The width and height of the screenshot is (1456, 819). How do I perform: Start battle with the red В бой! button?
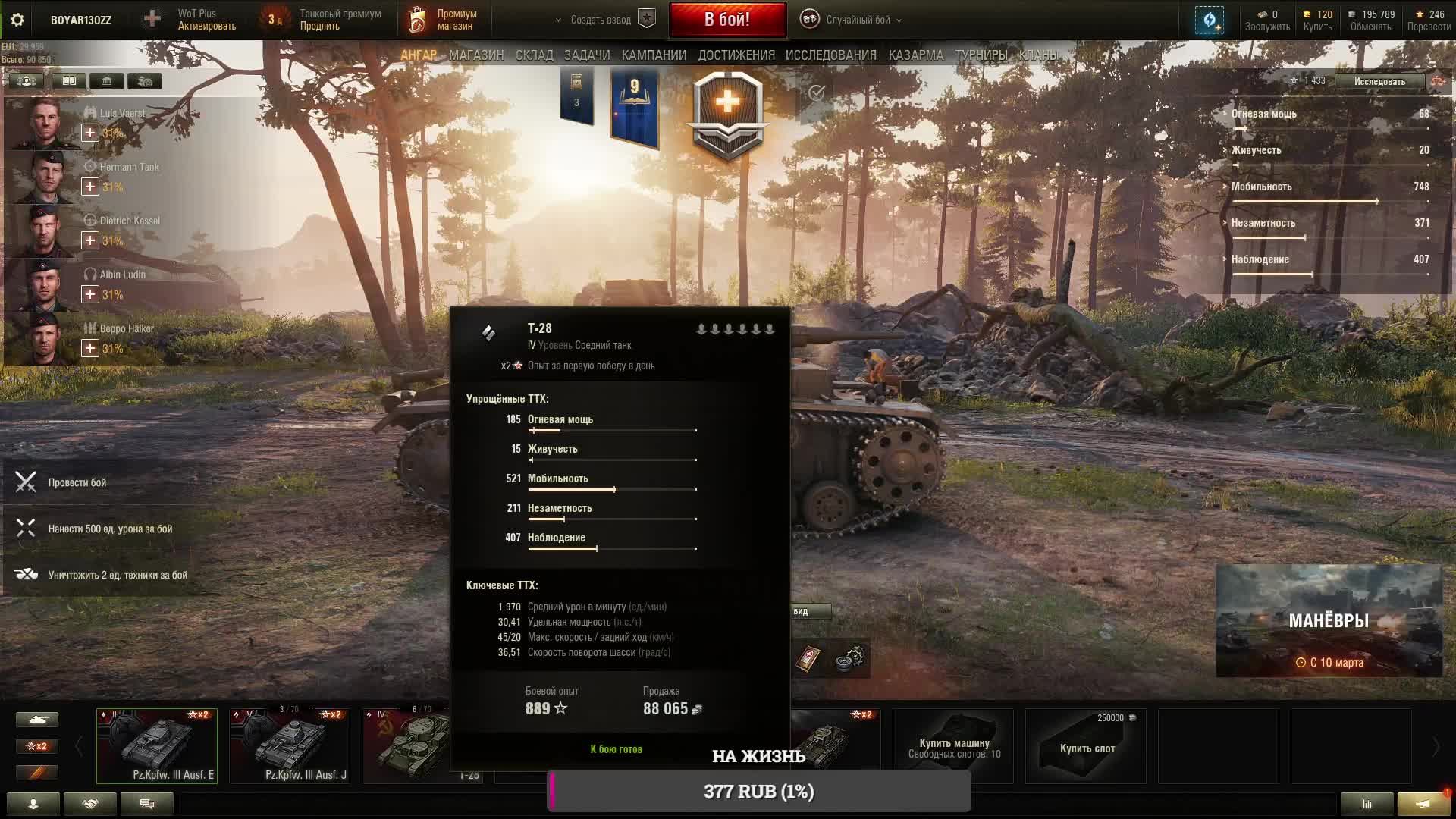[726, 20]
